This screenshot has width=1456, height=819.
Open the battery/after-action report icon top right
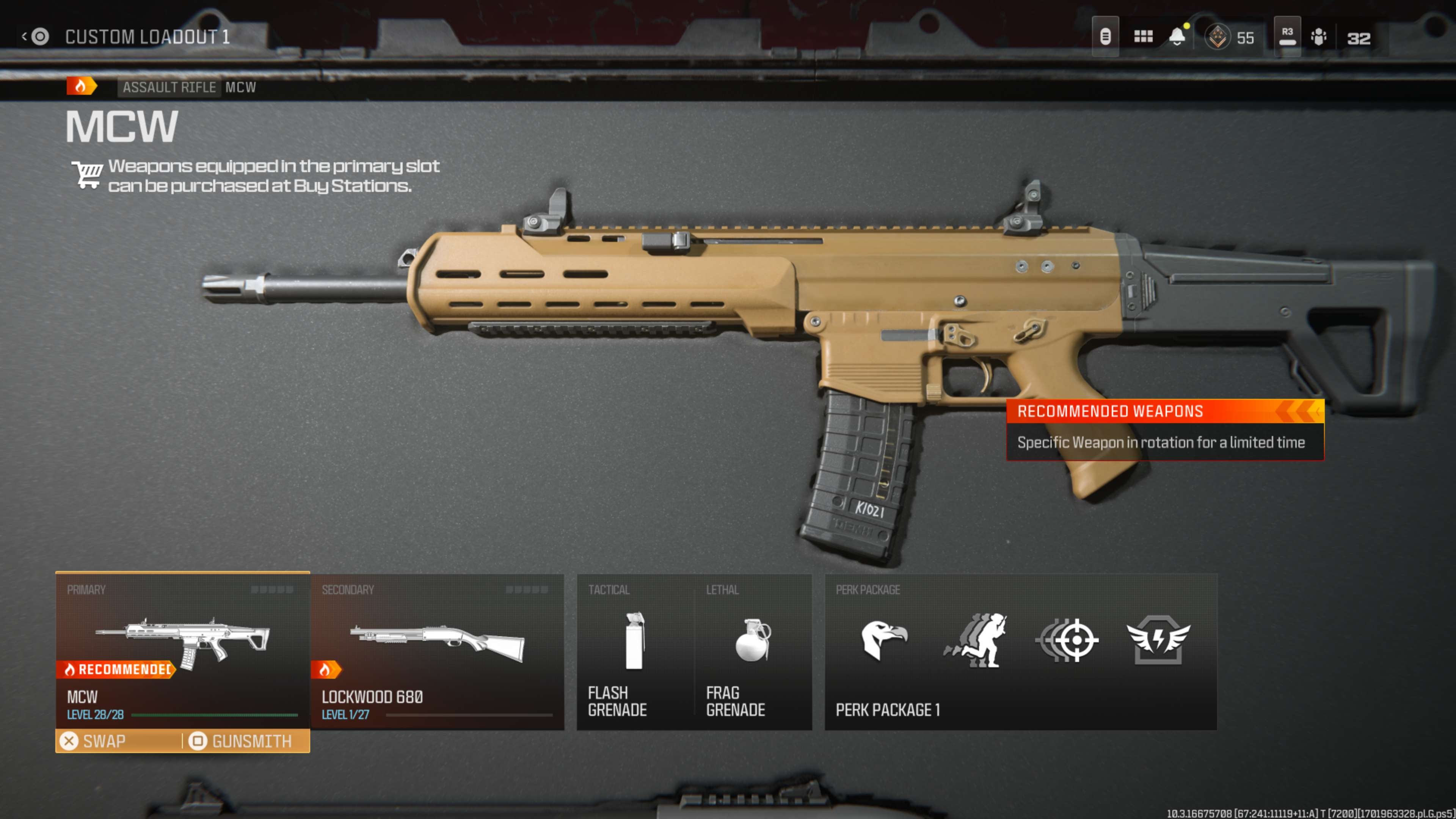click(1106, 36)
